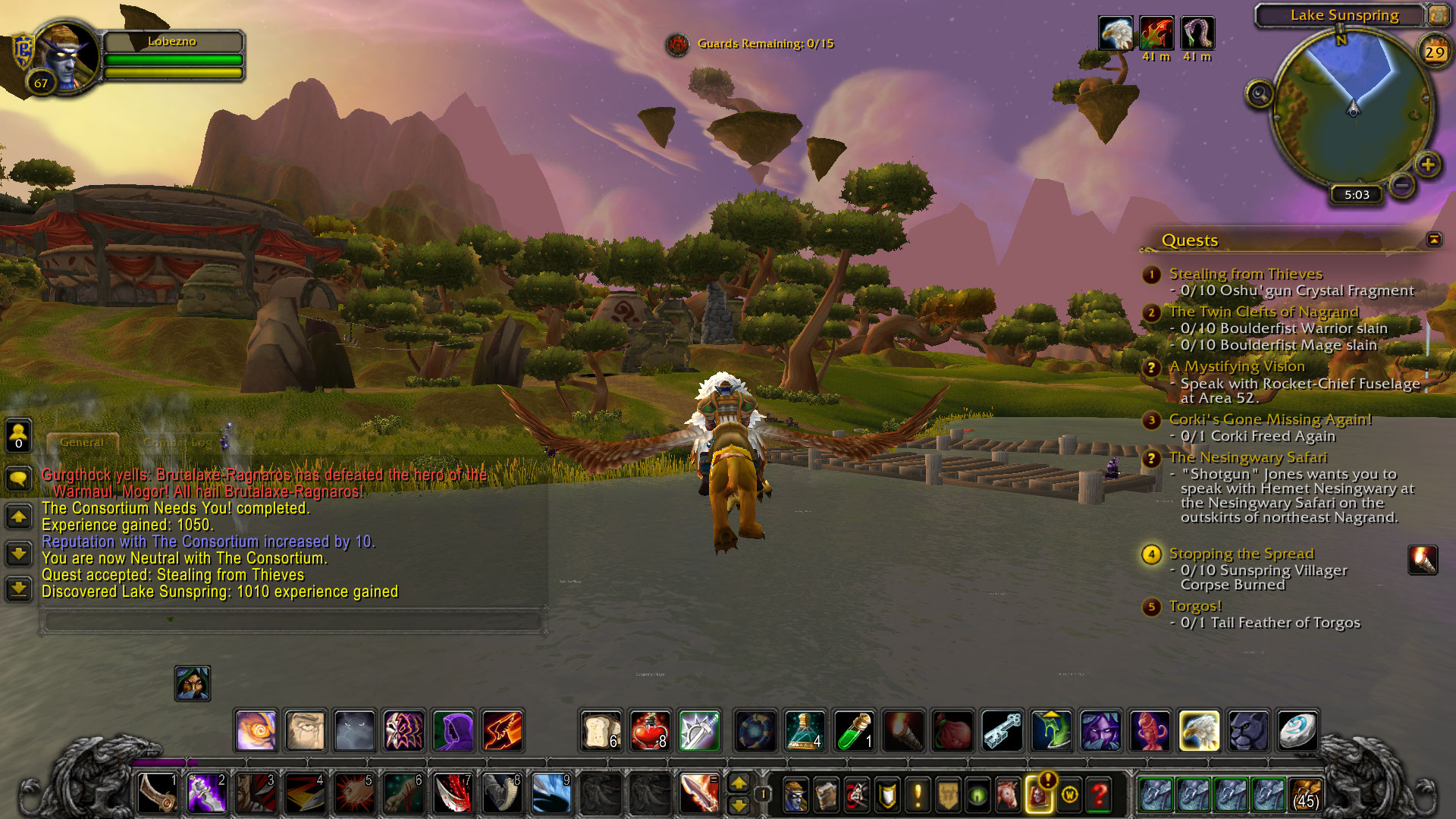Open the minimap tracking magnifier button
This screenshot has height=819, width=1456.
(1260, 95)
